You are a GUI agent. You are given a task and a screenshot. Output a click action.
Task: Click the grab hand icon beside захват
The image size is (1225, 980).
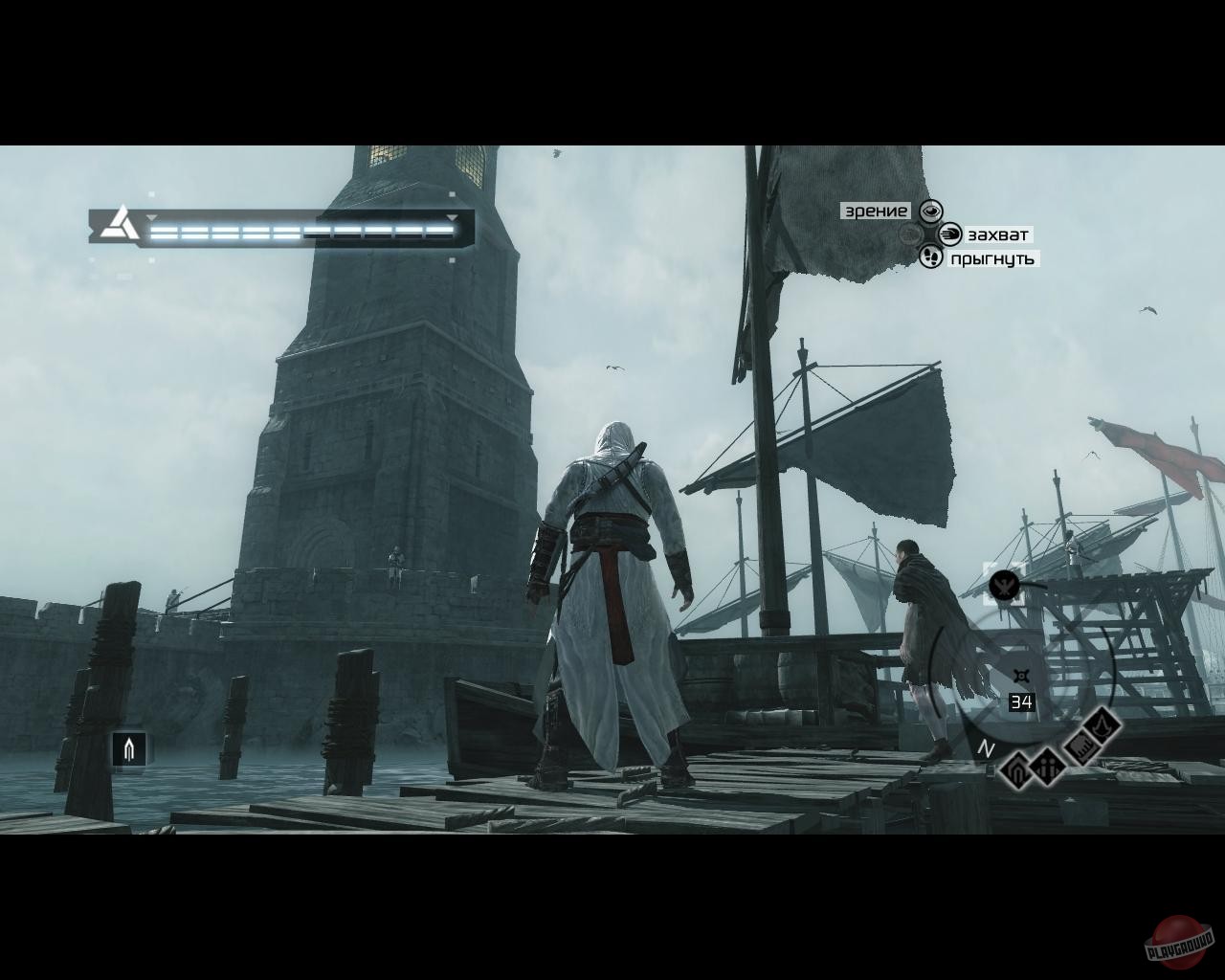950,234
